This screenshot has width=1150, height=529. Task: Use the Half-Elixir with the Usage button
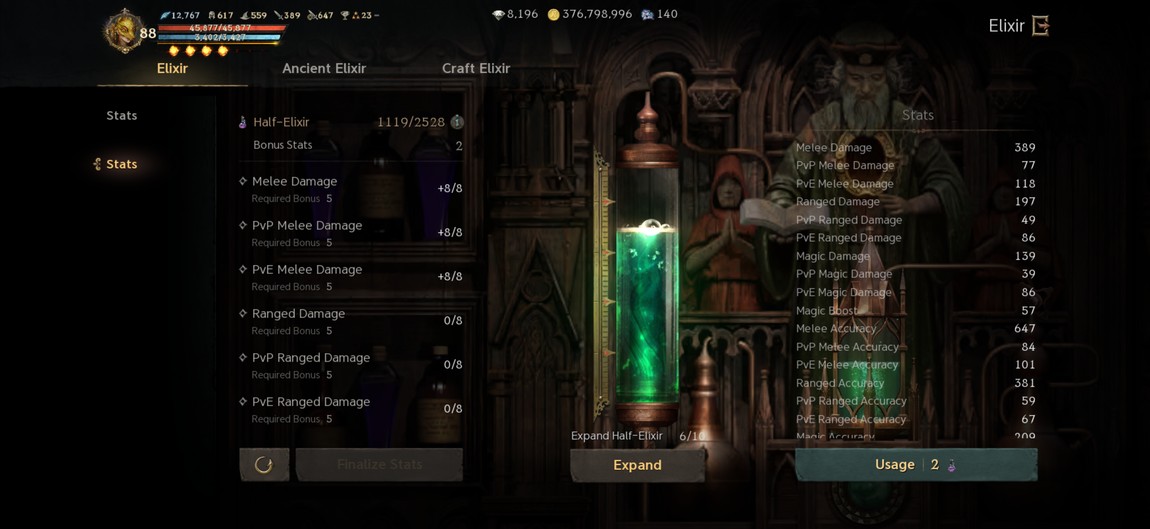[x=915, y=465]
